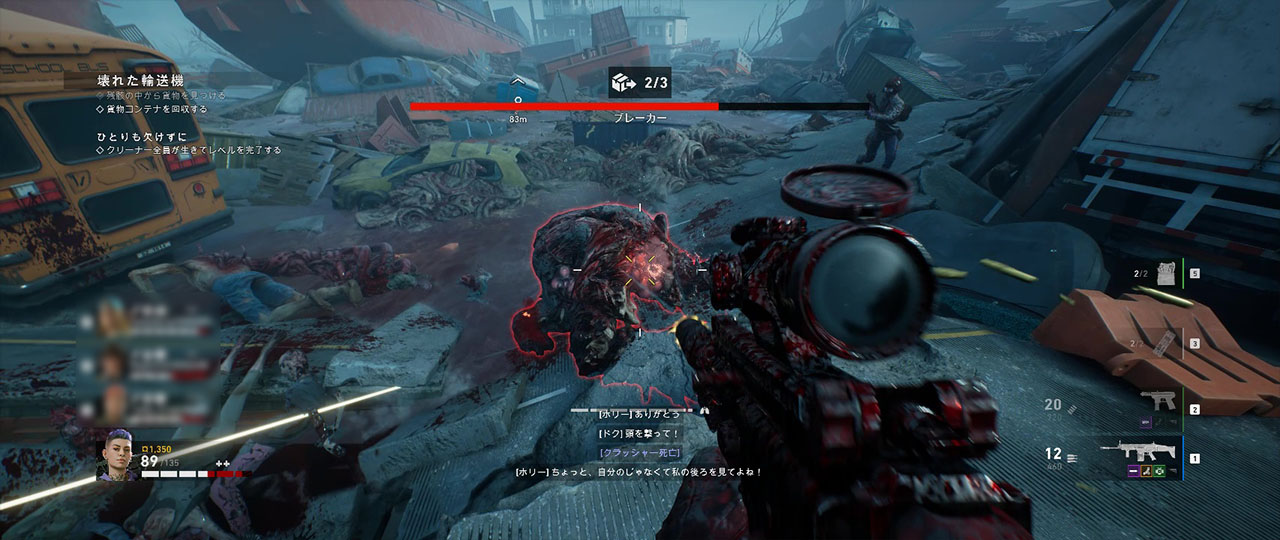This screenshot has width=1280, height=540.
Task: Open the 壊れた輸送機 objective tracker
Action: click(x=140, y=80)
